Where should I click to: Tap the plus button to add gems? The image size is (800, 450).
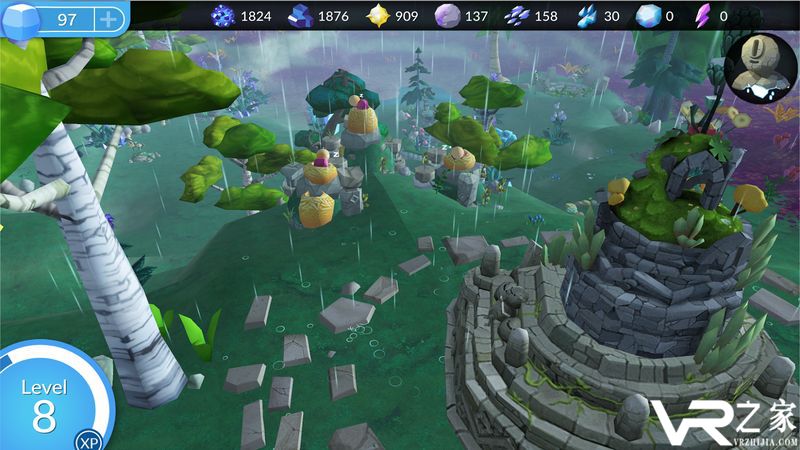[x=107, y=19]
